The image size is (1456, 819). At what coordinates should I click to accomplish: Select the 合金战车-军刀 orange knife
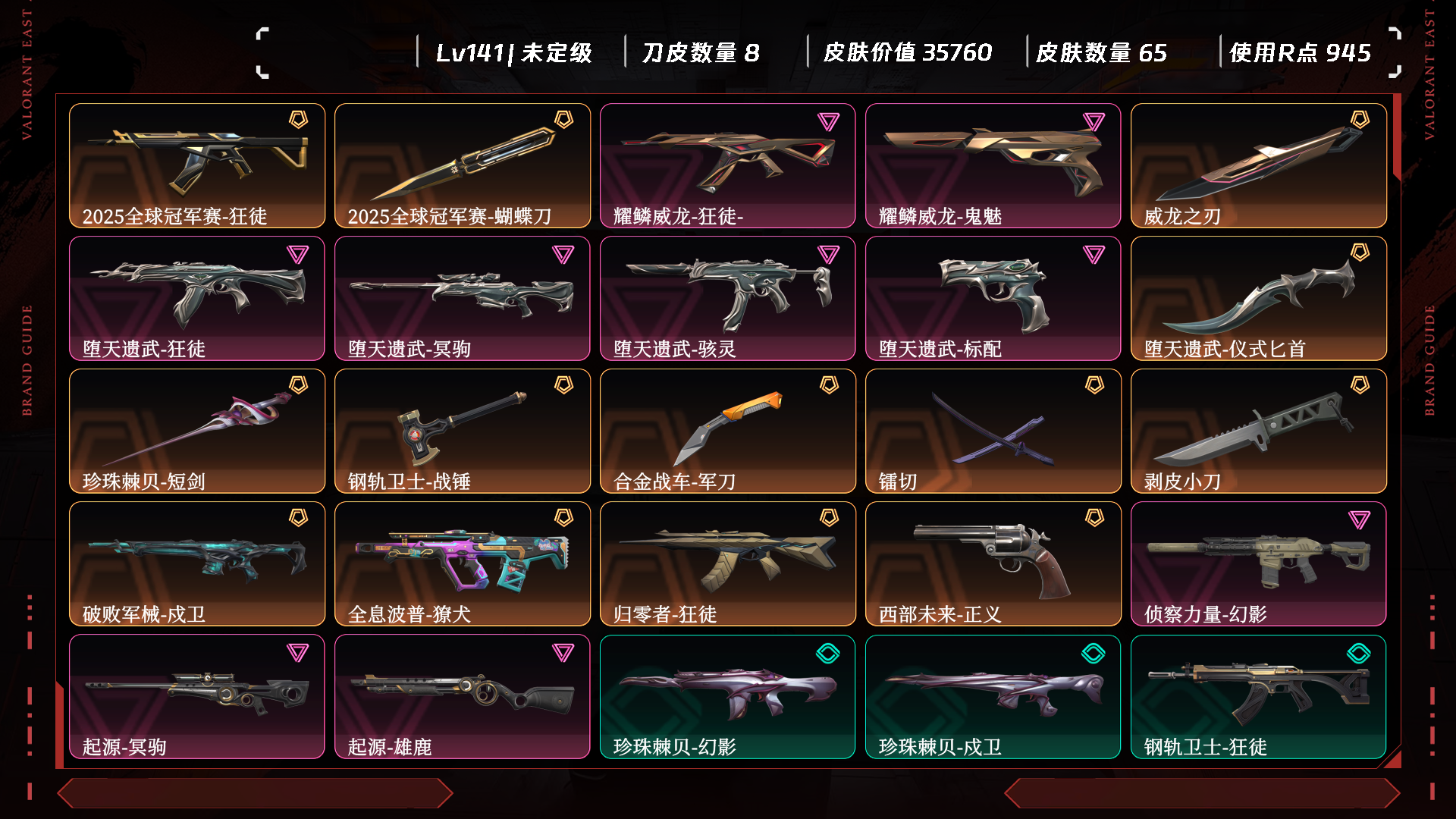pos(728,431)
